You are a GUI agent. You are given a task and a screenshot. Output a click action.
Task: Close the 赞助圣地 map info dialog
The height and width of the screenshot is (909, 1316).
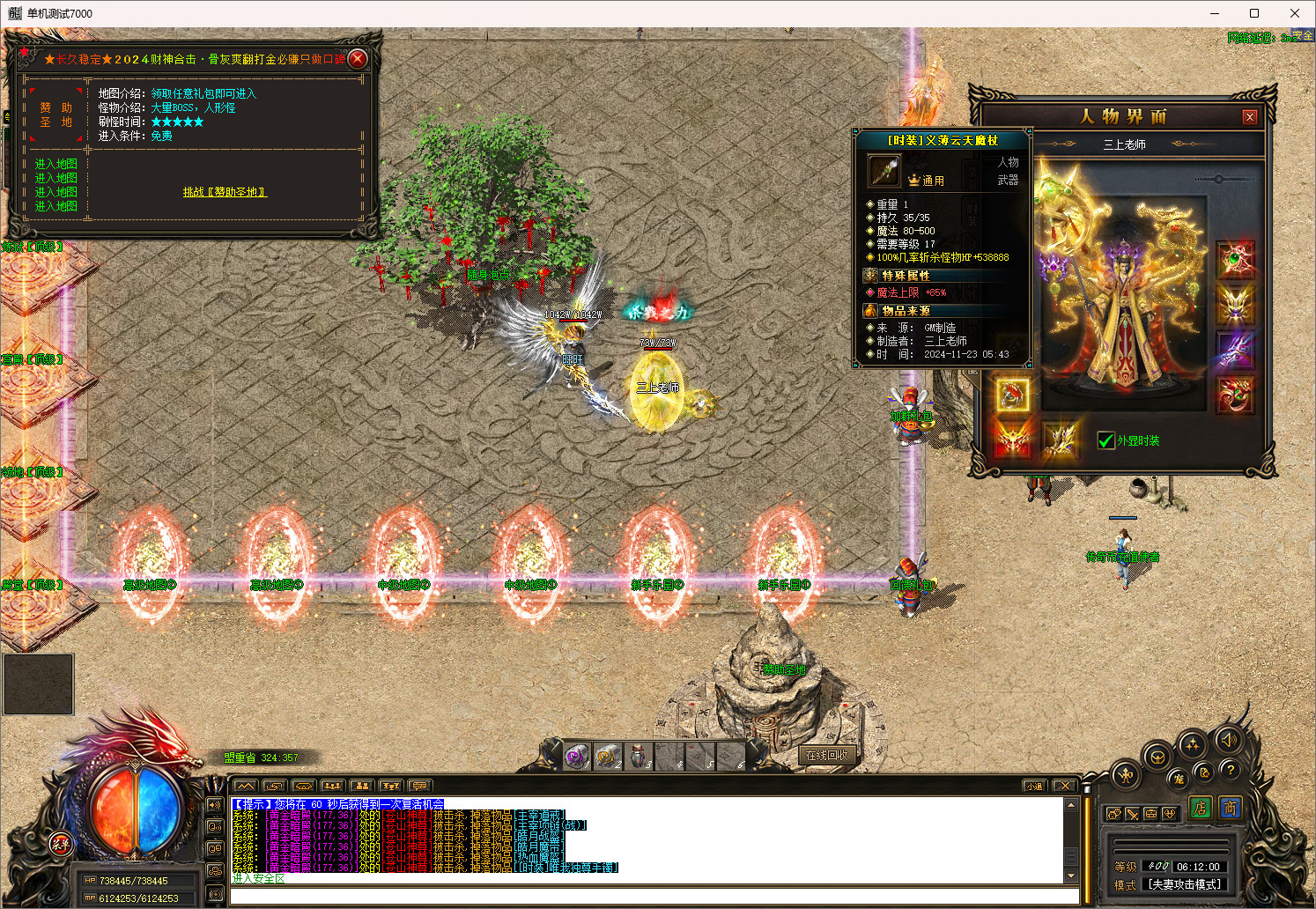[x=357, y=59]
